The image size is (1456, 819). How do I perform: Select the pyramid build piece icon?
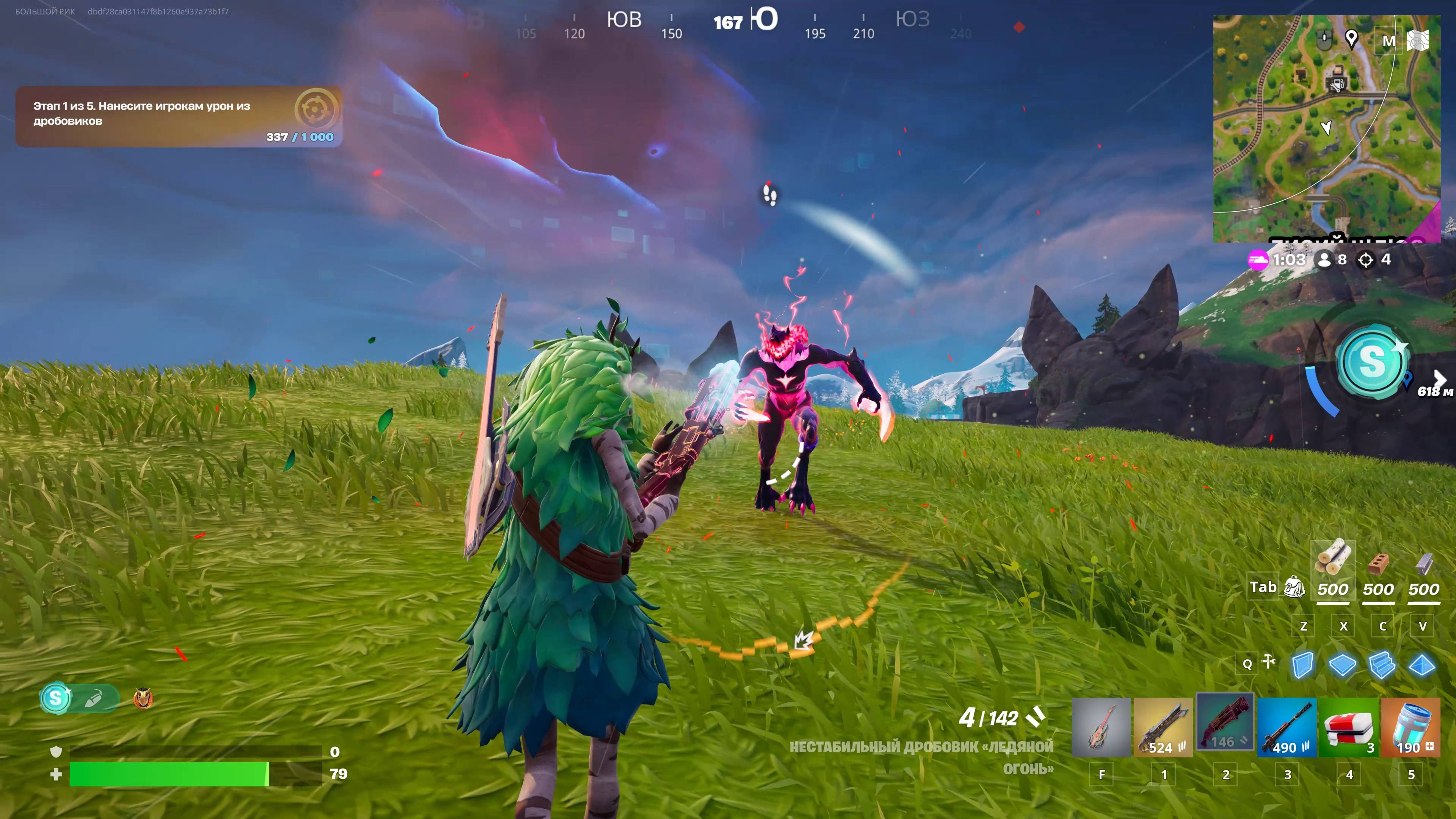[x=1420, y=665]
